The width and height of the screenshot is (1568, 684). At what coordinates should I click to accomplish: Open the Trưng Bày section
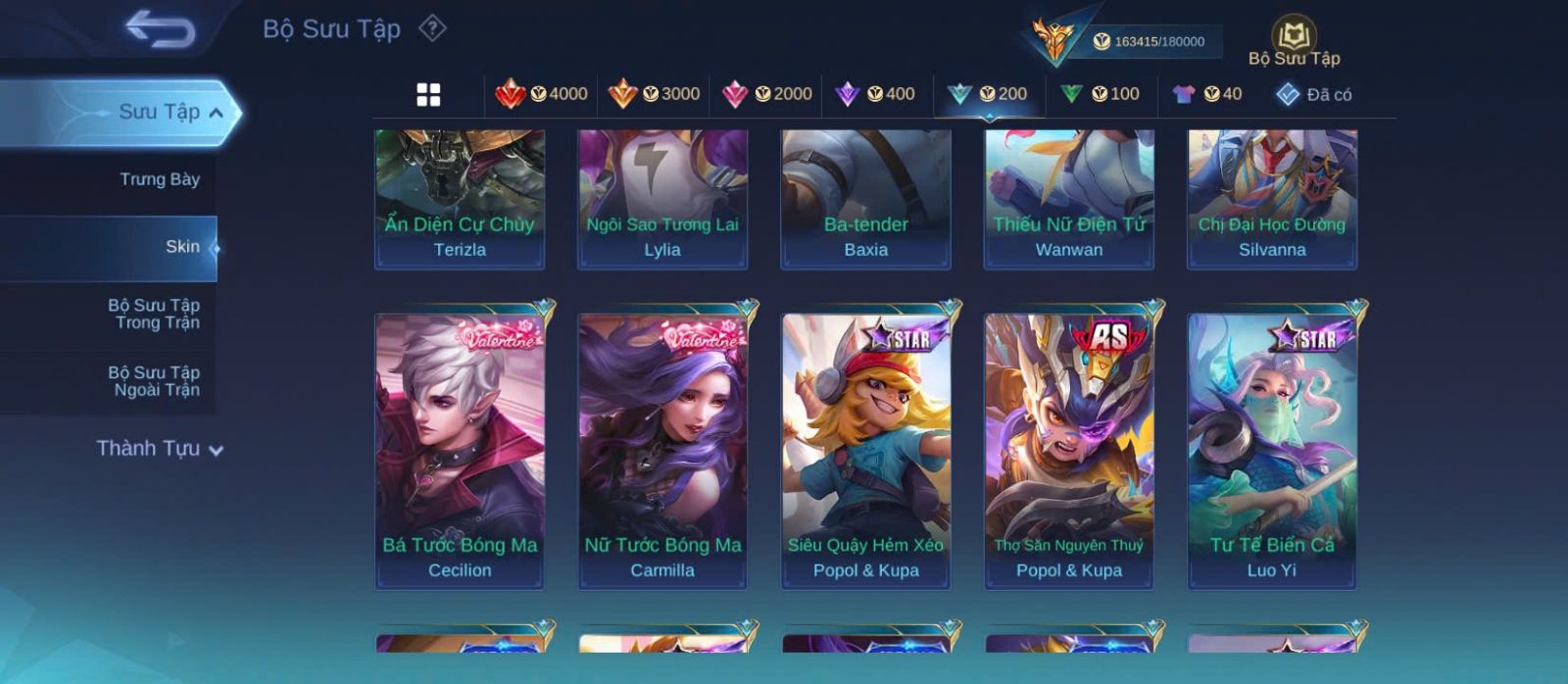point(159,179)
